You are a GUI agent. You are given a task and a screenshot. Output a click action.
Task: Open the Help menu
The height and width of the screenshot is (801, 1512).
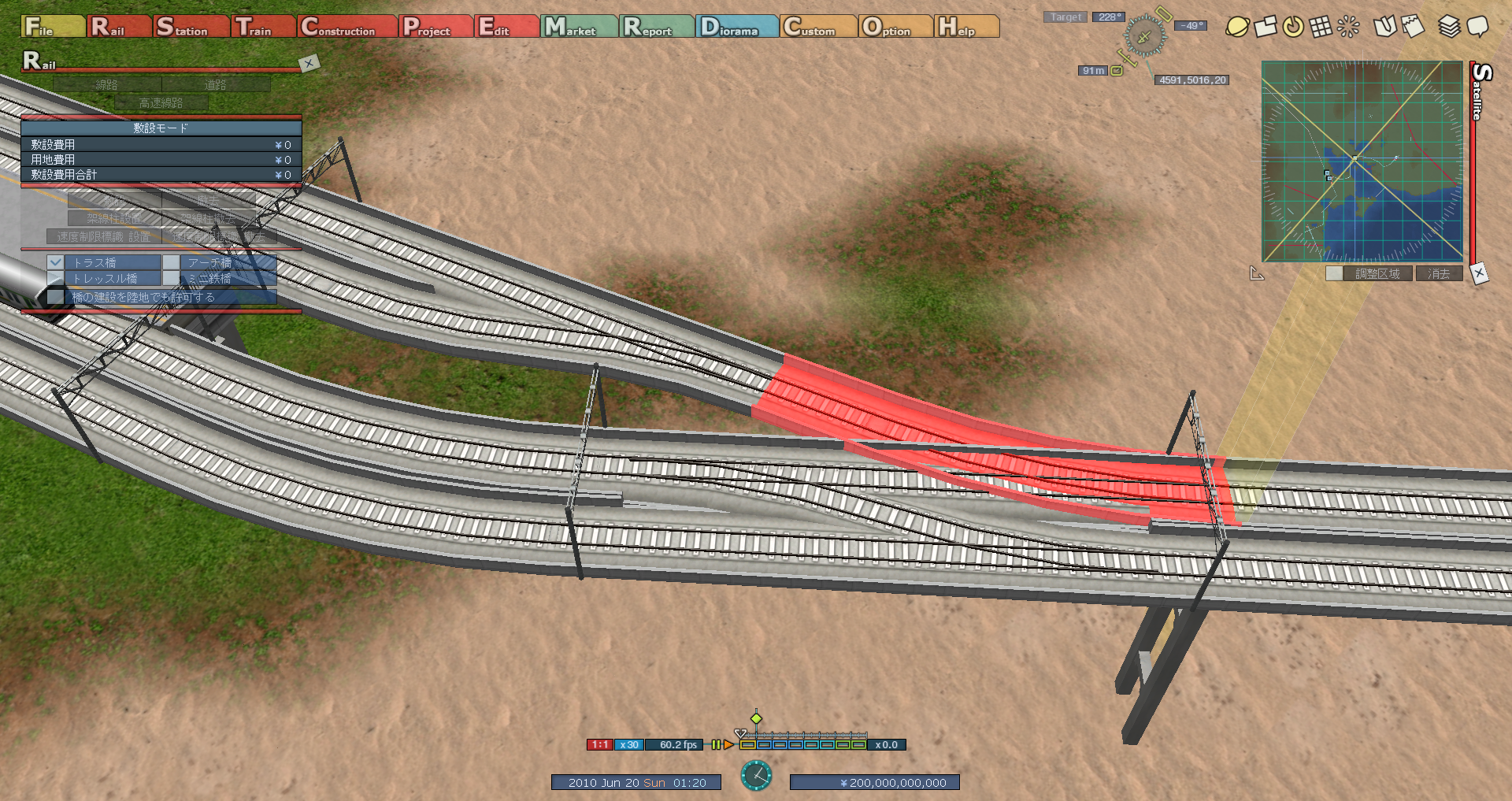(x=966, y=27)
